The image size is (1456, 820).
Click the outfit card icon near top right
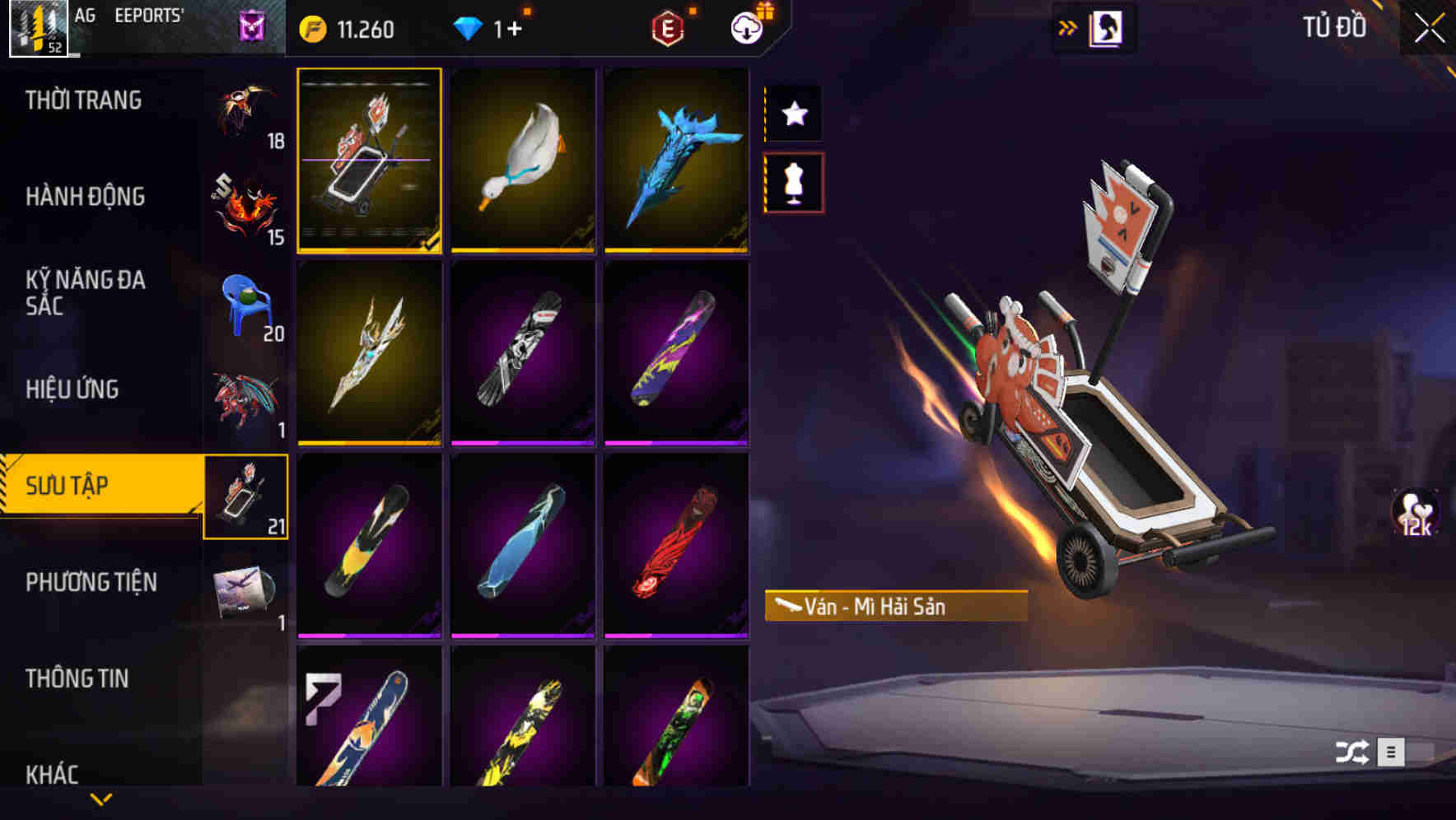(1107, 27)
